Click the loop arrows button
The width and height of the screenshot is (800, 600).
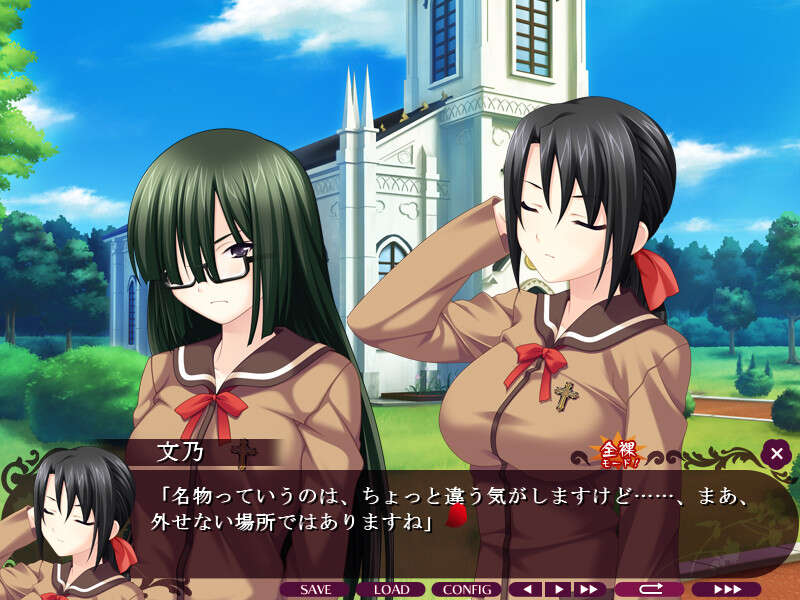(648, 590)
